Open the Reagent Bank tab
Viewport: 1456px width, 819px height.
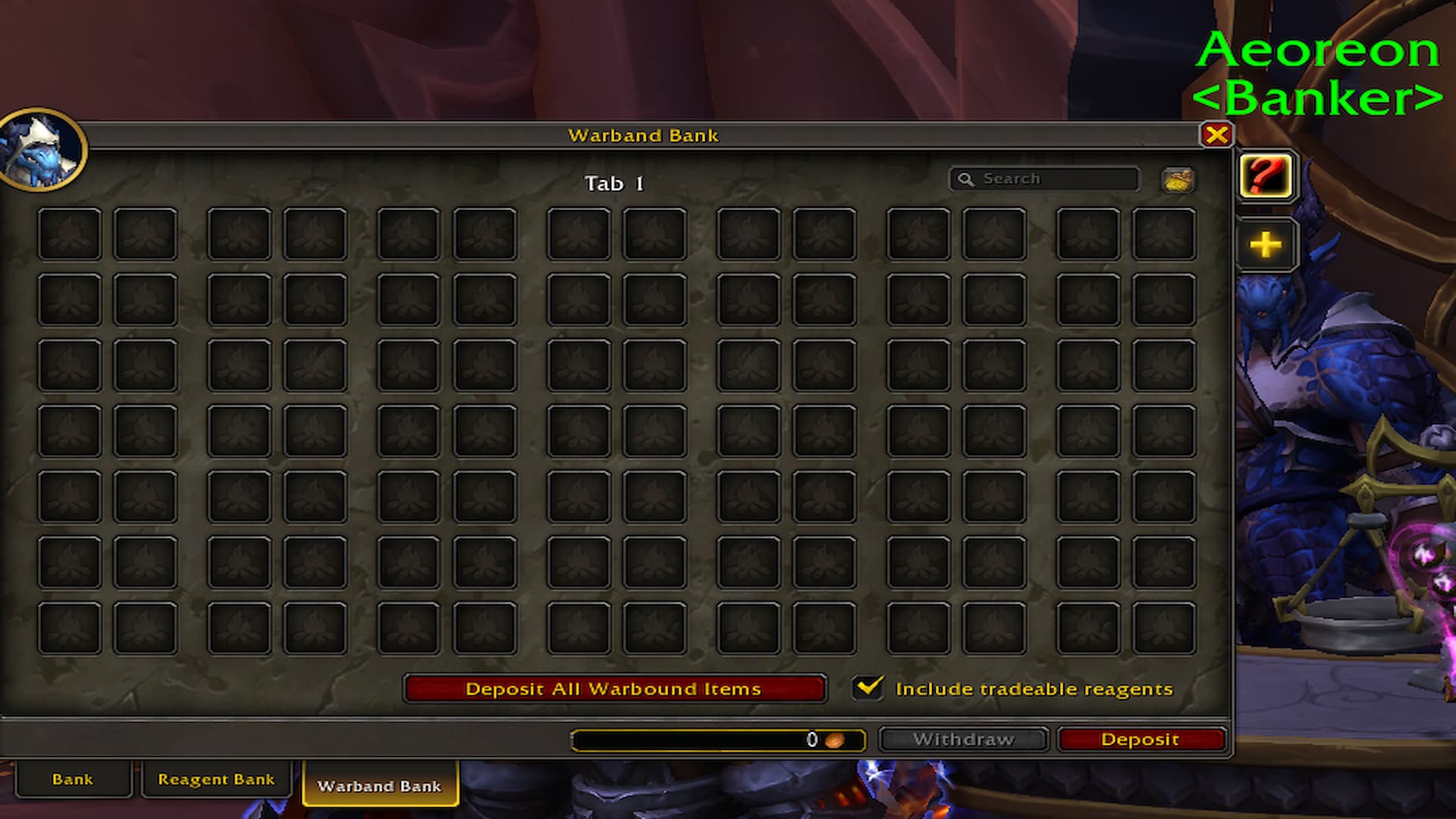[216, 779]
